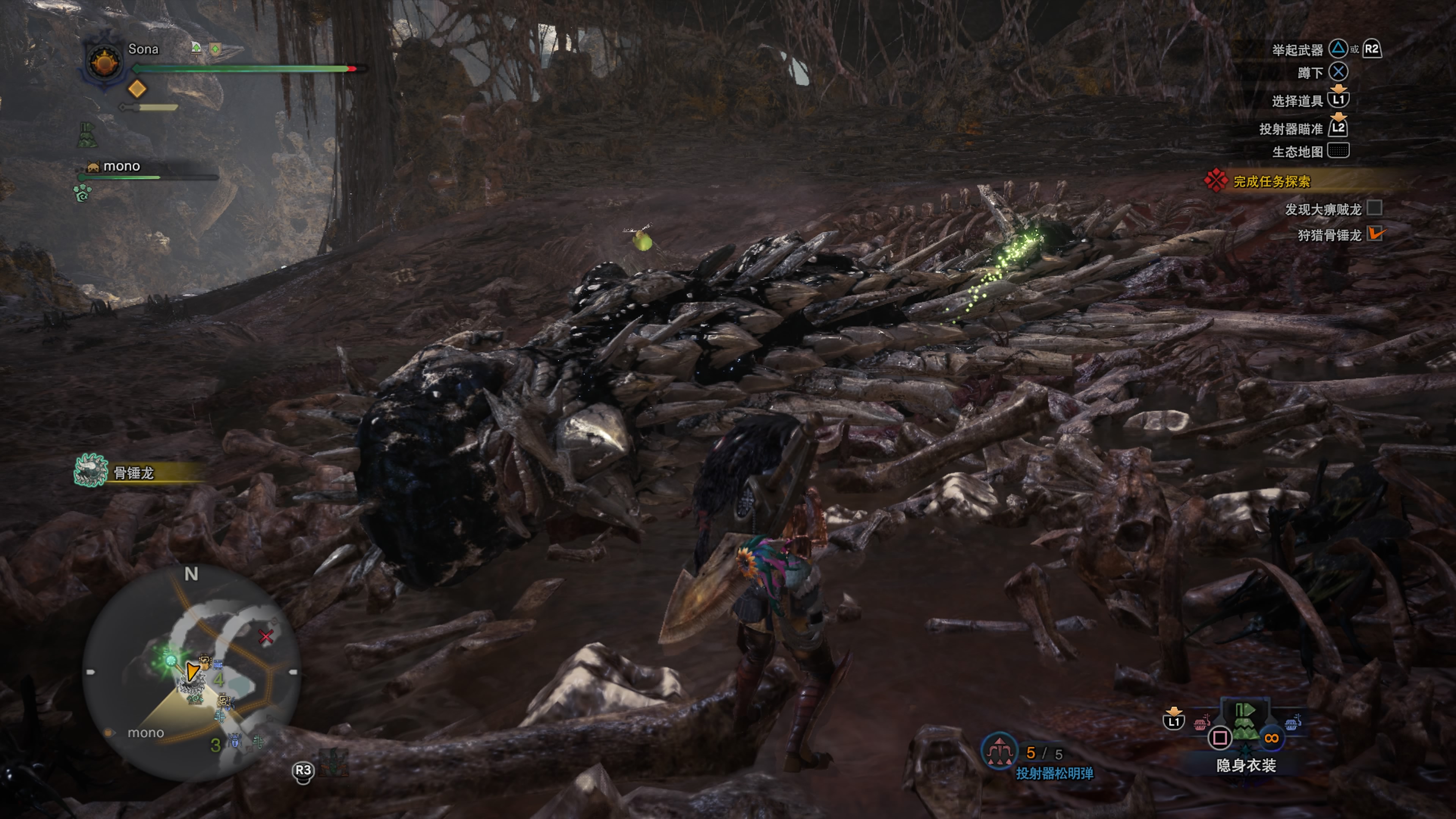Click the green Palico paw gadget icon
The width and height of the screenshot is (1456, 819).
click(x=83, y=193)
